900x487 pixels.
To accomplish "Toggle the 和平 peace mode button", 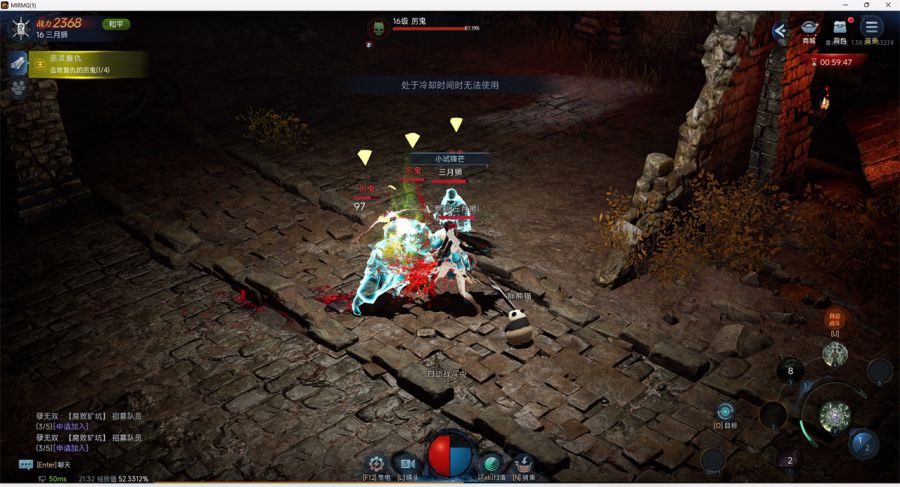I will coord(116,24).
